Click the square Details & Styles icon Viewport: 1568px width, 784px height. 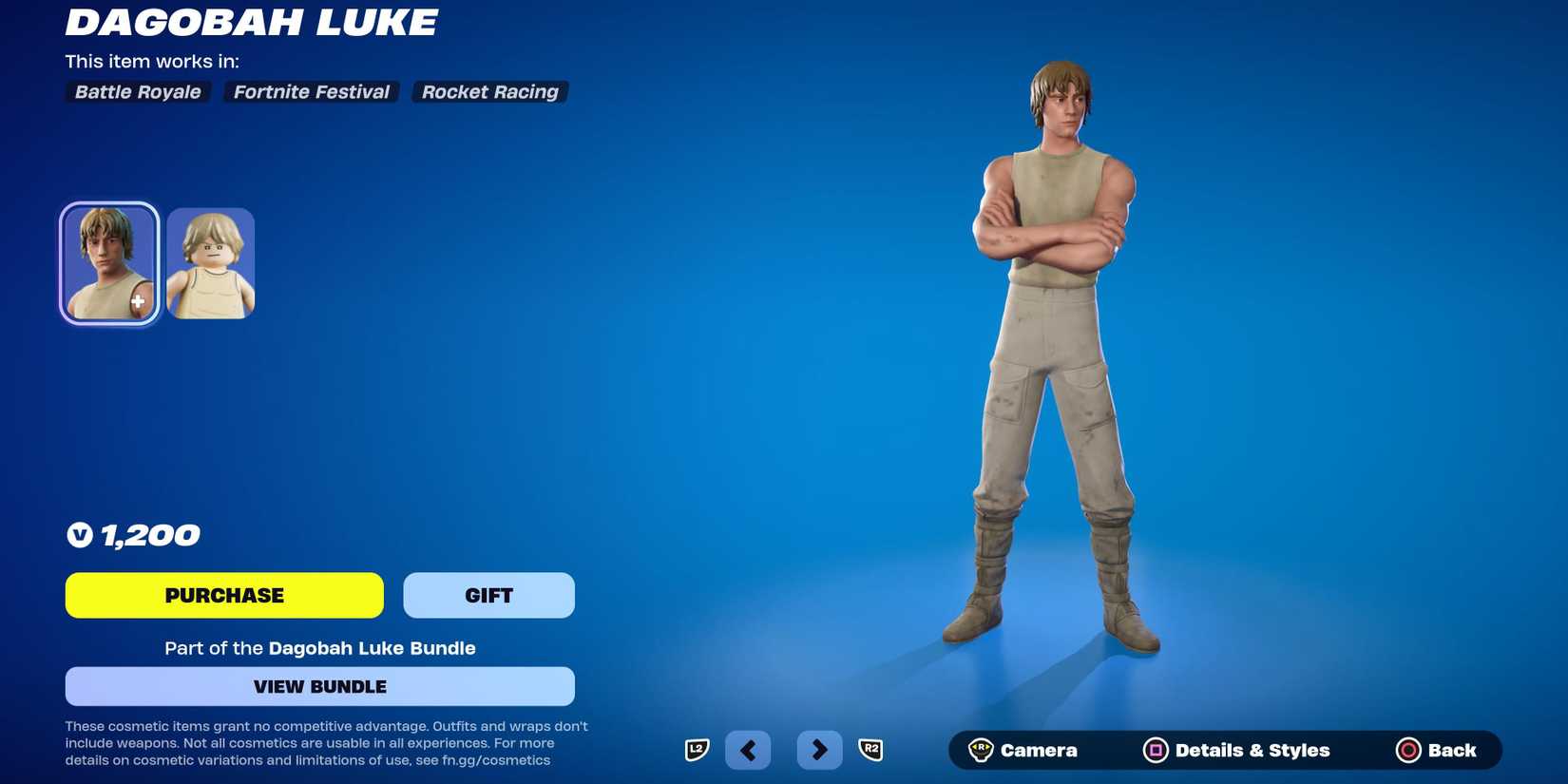point(1155,750)
